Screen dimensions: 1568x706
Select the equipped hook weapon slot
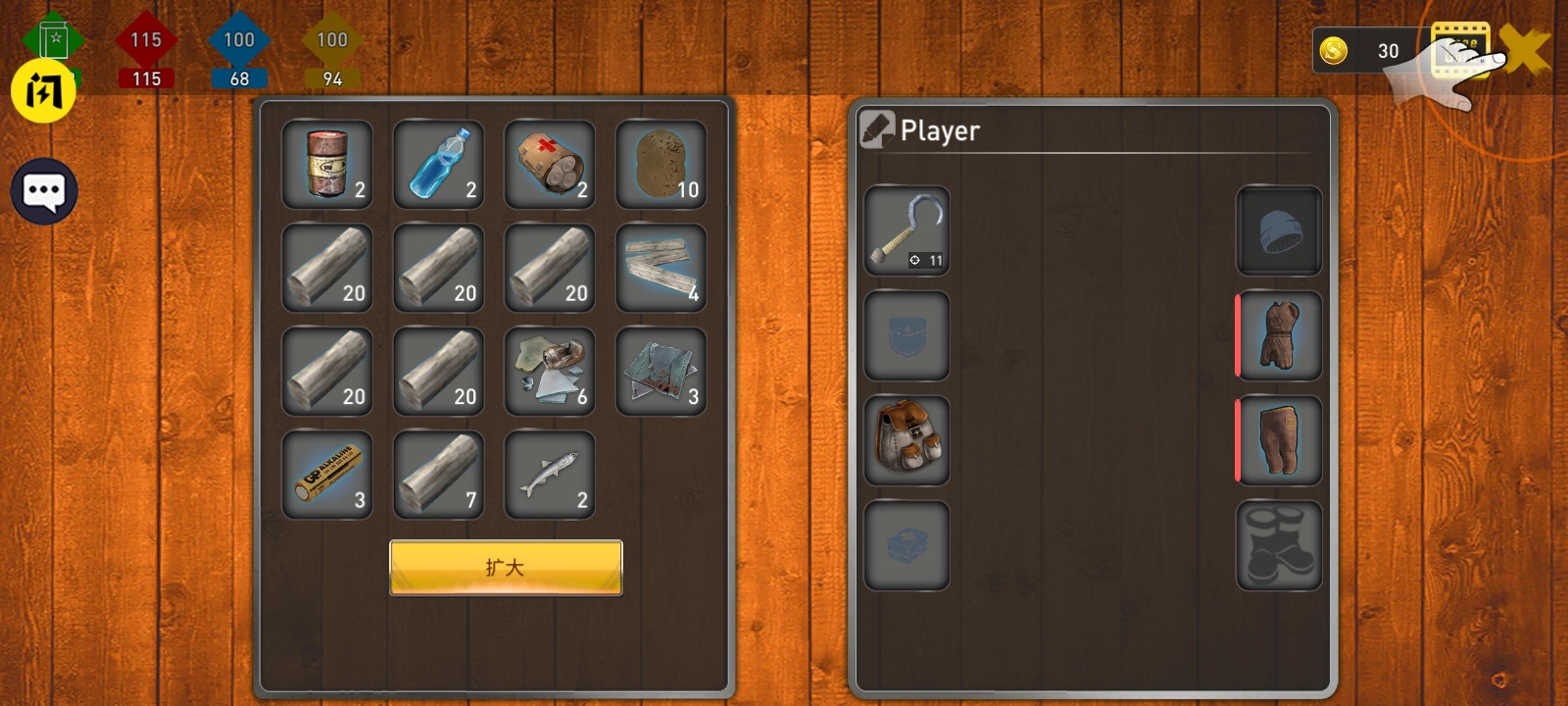tap(906, 230)
